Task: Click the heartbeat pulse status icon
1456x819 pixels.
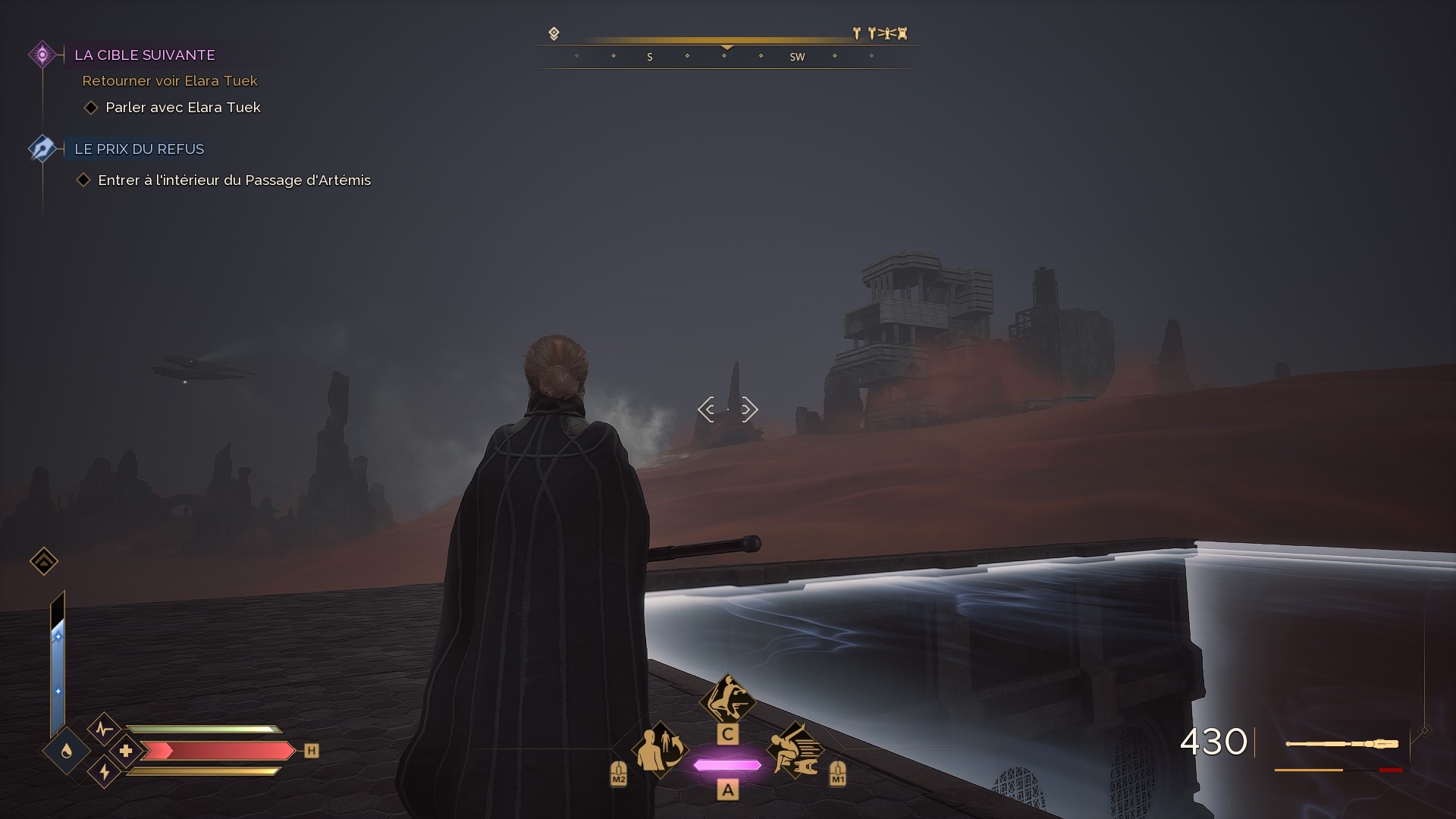Action: click(105, 730)
